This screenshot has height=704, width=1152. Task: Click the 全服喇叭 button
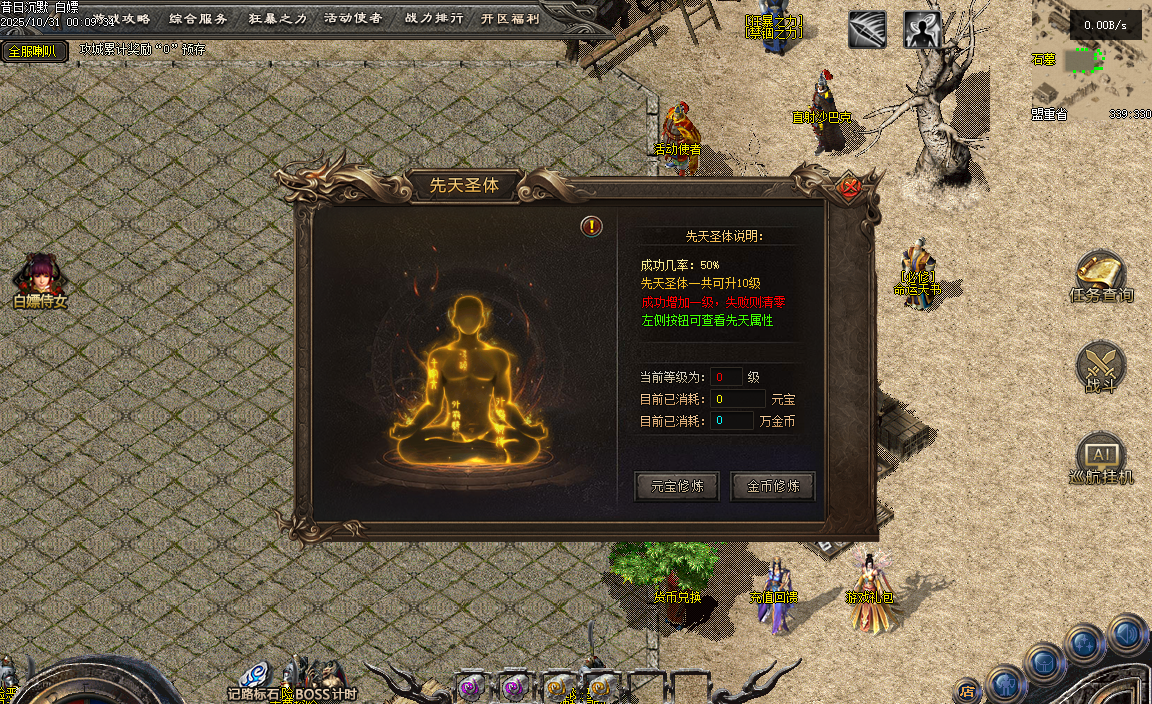pyautogui.click(x=34, y=51)
